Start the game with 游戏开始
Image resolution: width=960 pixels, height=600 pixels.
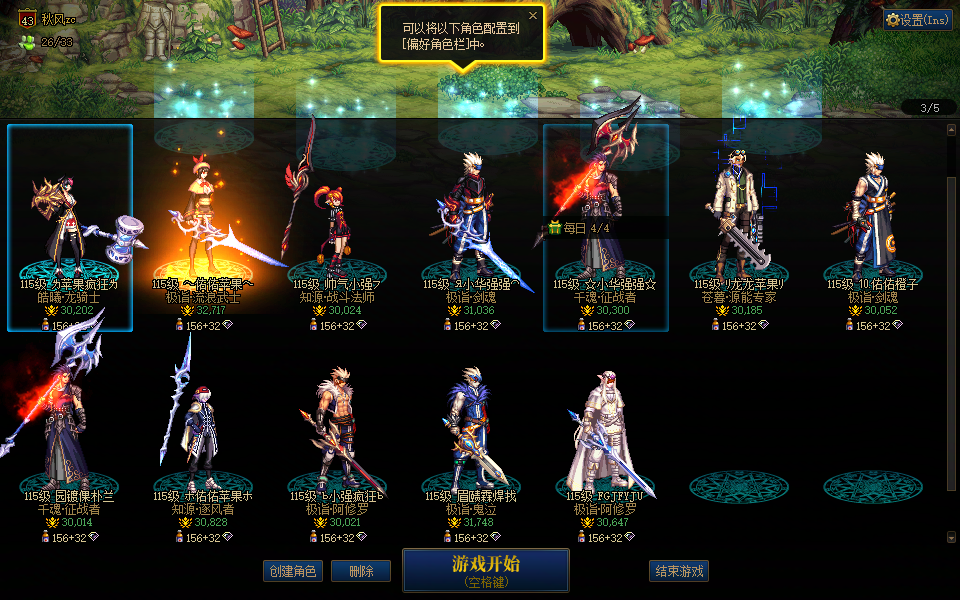[486, 570]
